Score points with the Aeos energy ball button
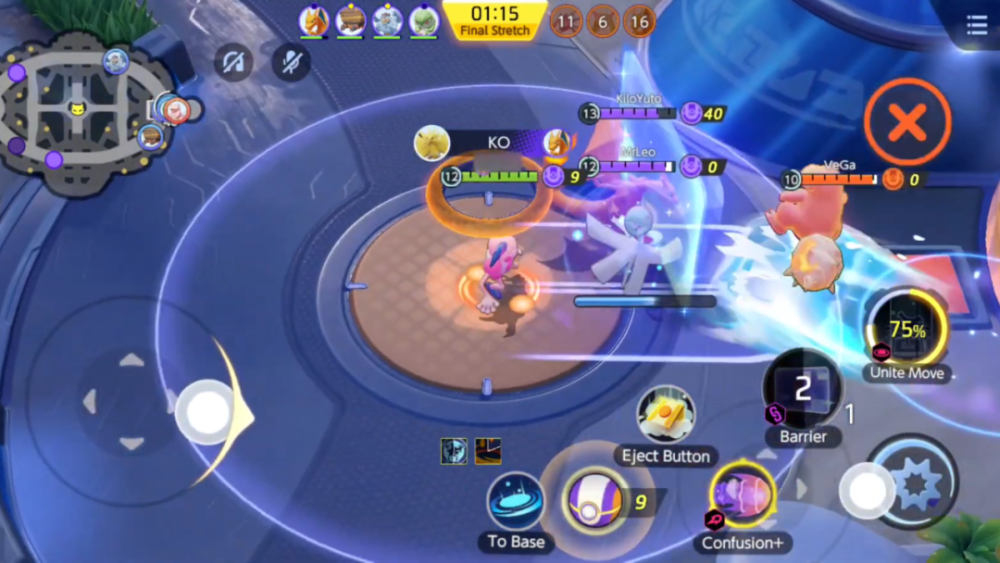Image resolution: width=1000 pixels, height=563 pixels. (592, 500)
